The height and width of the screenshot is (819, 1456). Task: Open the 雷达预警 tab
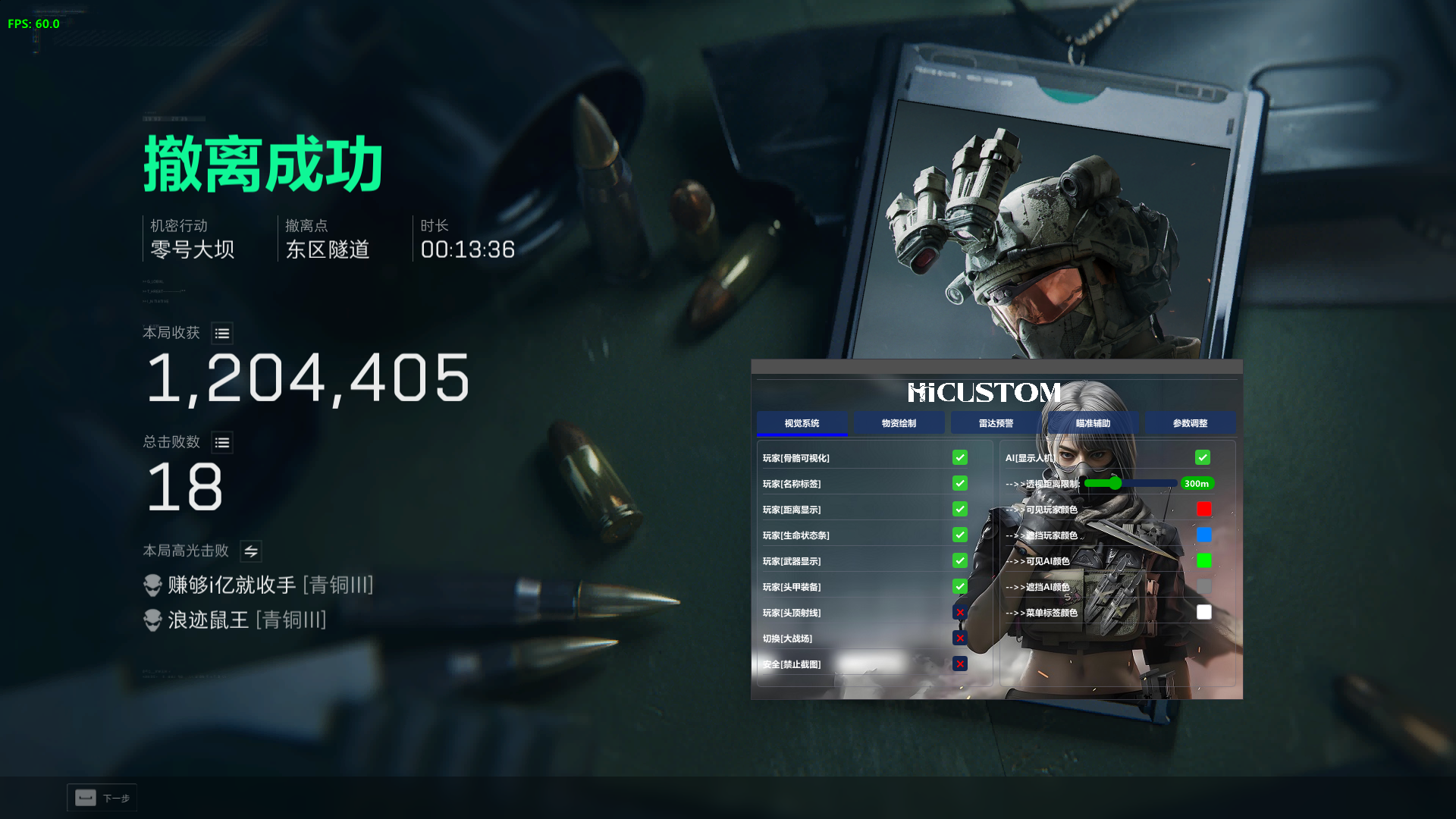point(996,422)
